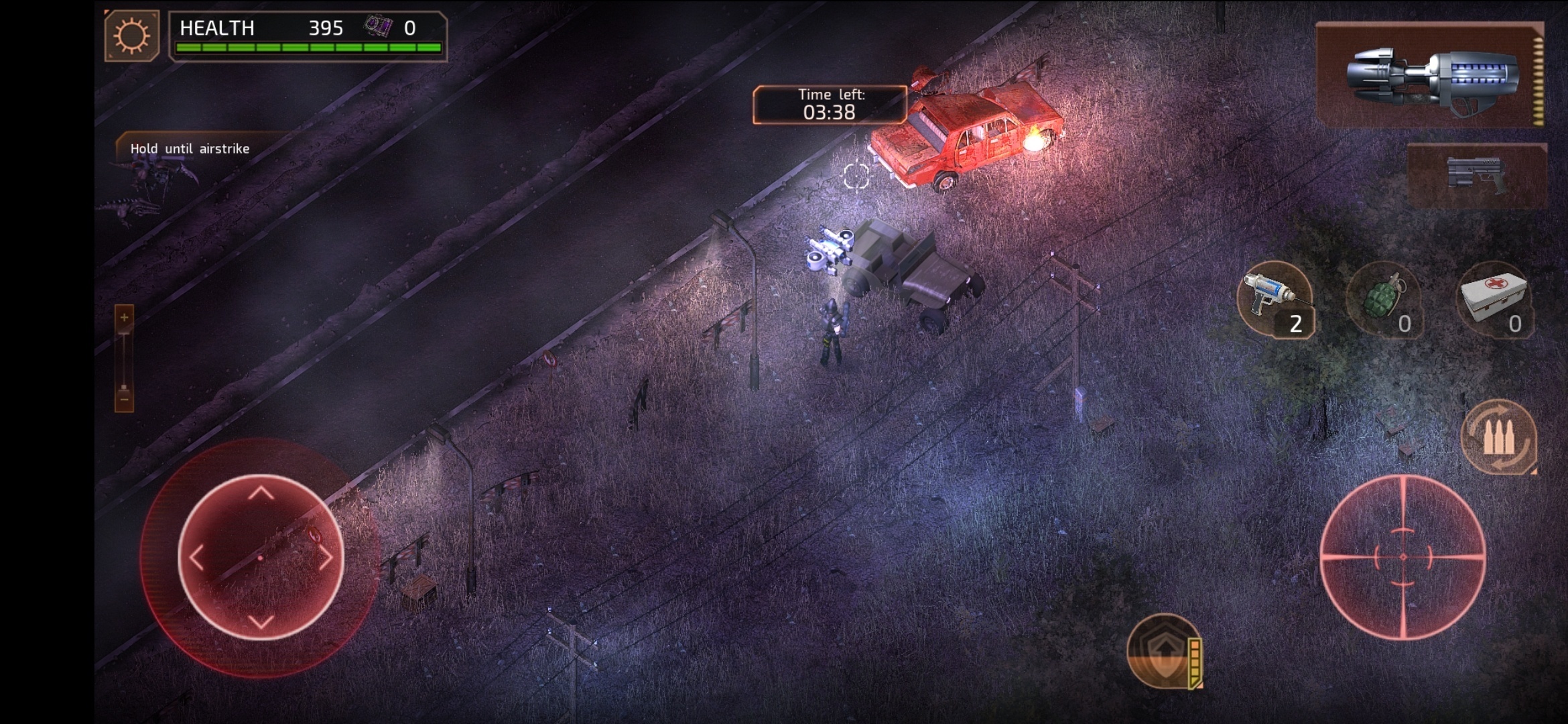
Task: Tap the movement joystick right arrow
Action: tap(326, 558)
